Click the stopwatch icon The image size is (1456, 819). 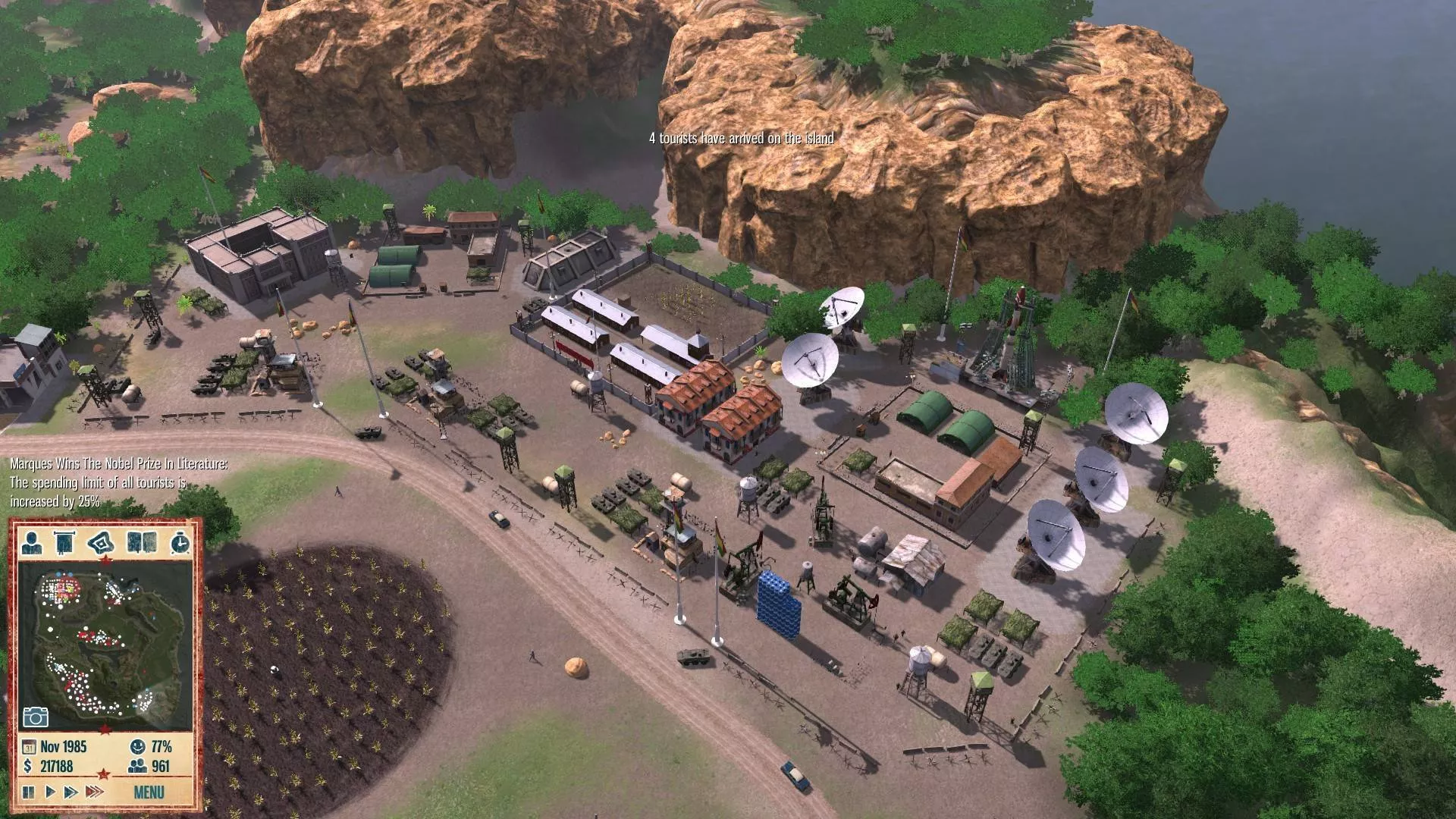(x=180, y=542)
